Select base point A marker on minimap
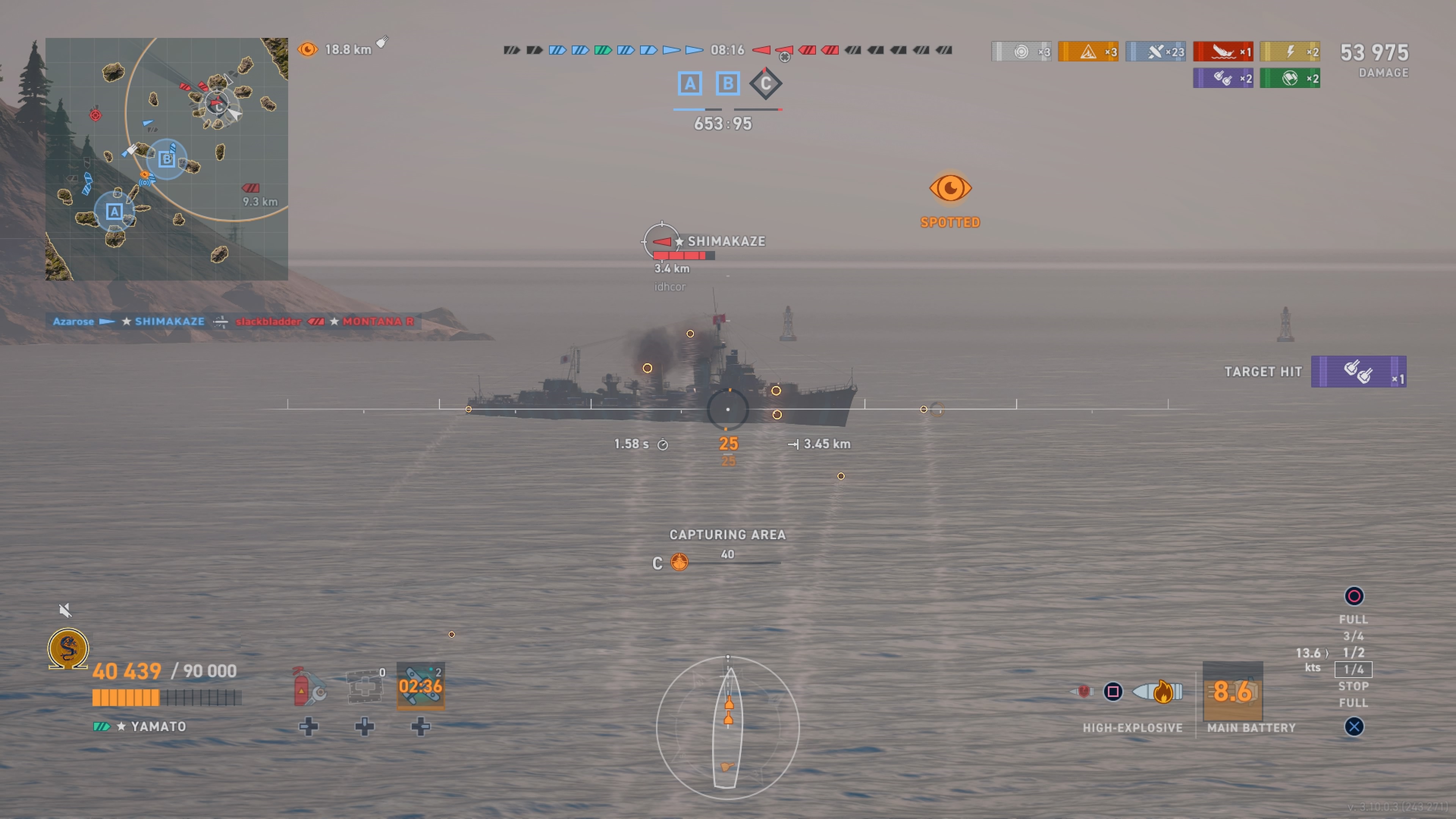1456x819 pixels. click(x=114, y=212)
